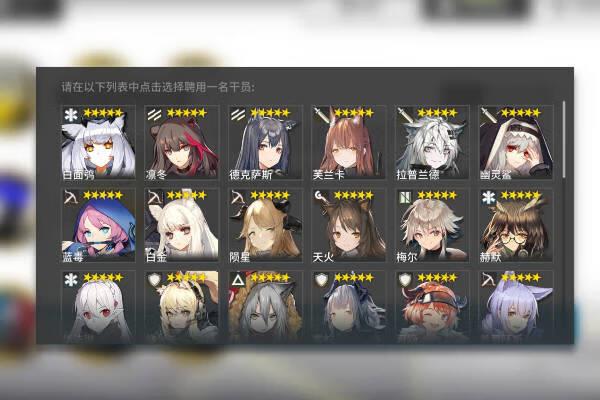Choose the operator 幽灵鲨
Image resolution: width=600 pixels, height=400 pixels.
click(x=516, y=143)
